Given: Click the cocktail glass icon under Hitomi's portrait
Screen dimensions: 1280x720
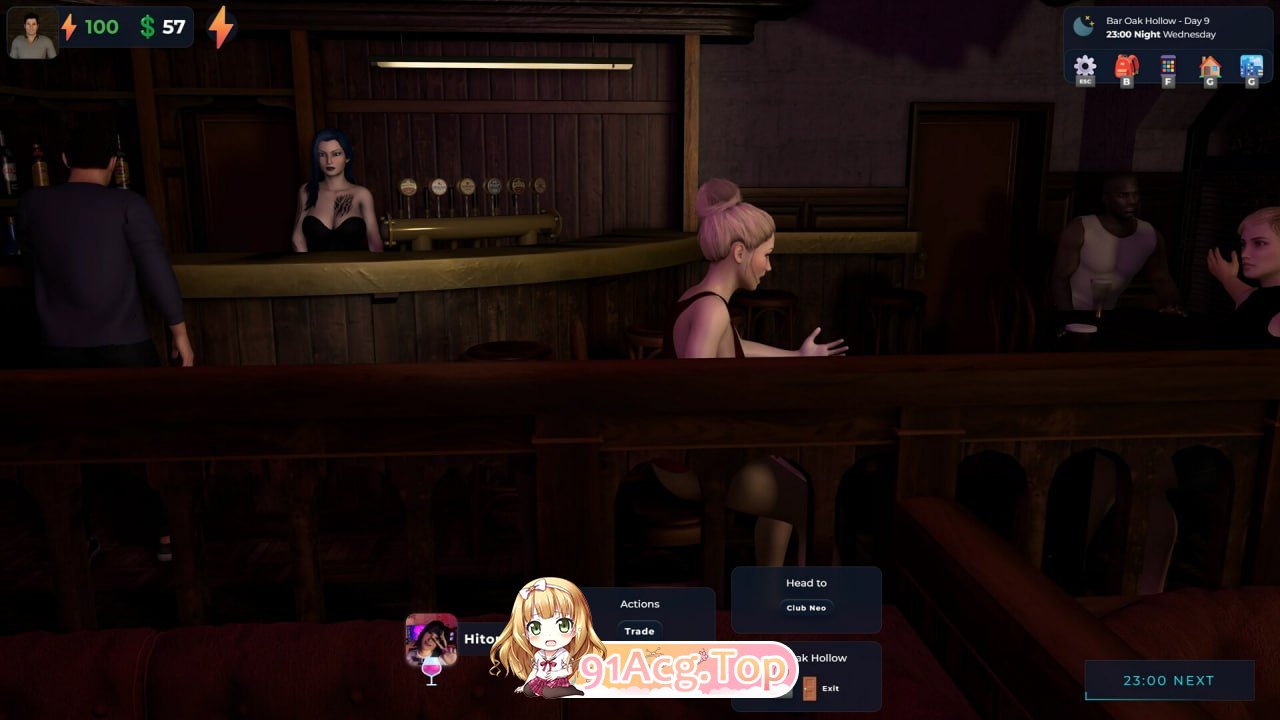Looking at the screenshot, I should [432, 670].
